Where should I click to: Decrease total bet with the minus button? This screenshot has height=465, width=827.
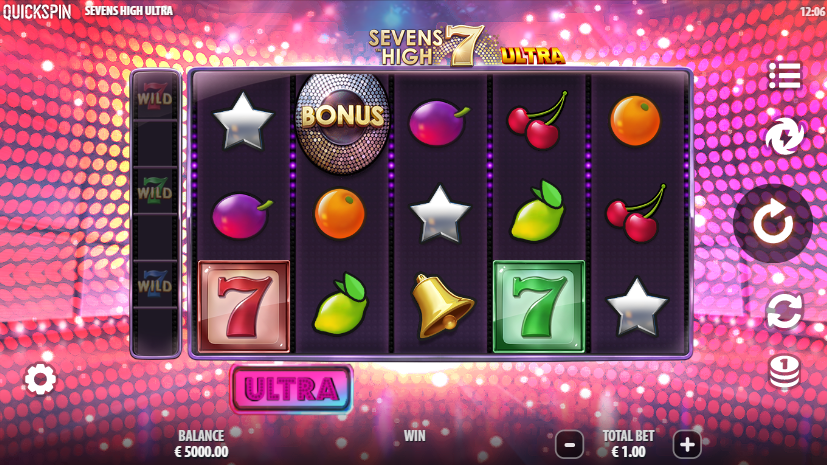(x=569, y=443)
